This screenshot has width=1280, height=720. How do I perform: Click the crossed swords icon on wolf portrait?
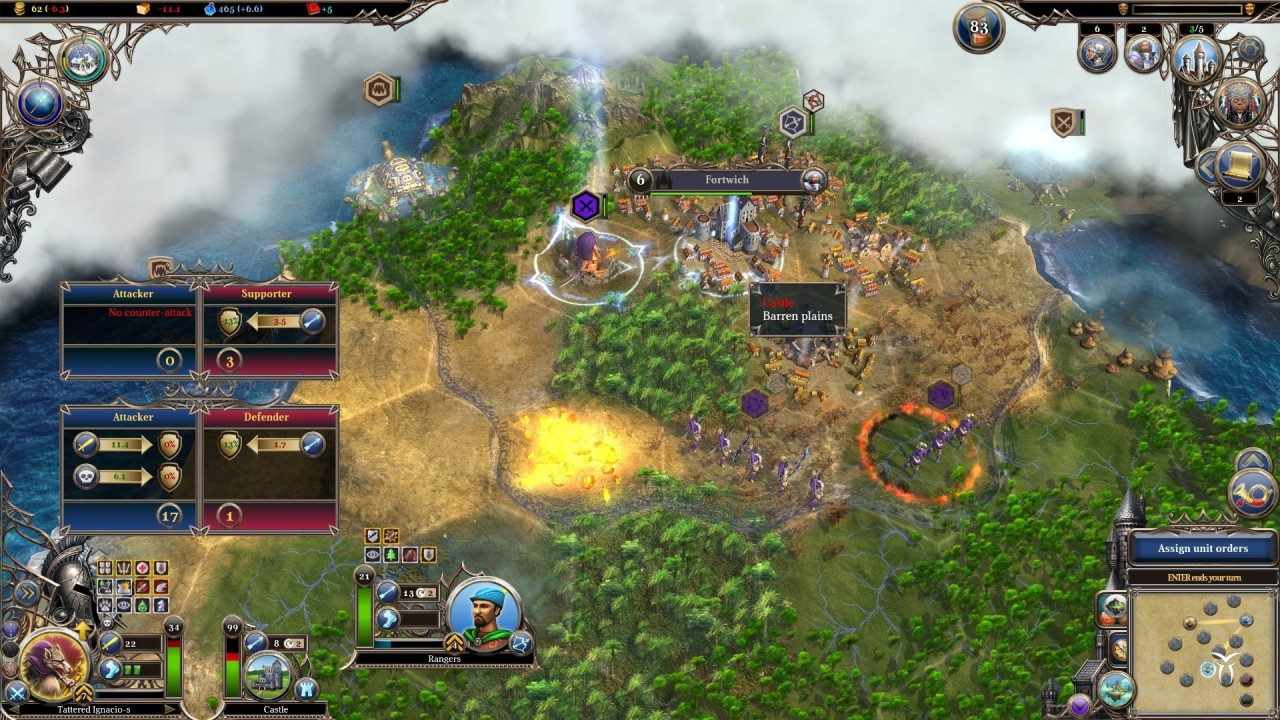click(16, 691)
